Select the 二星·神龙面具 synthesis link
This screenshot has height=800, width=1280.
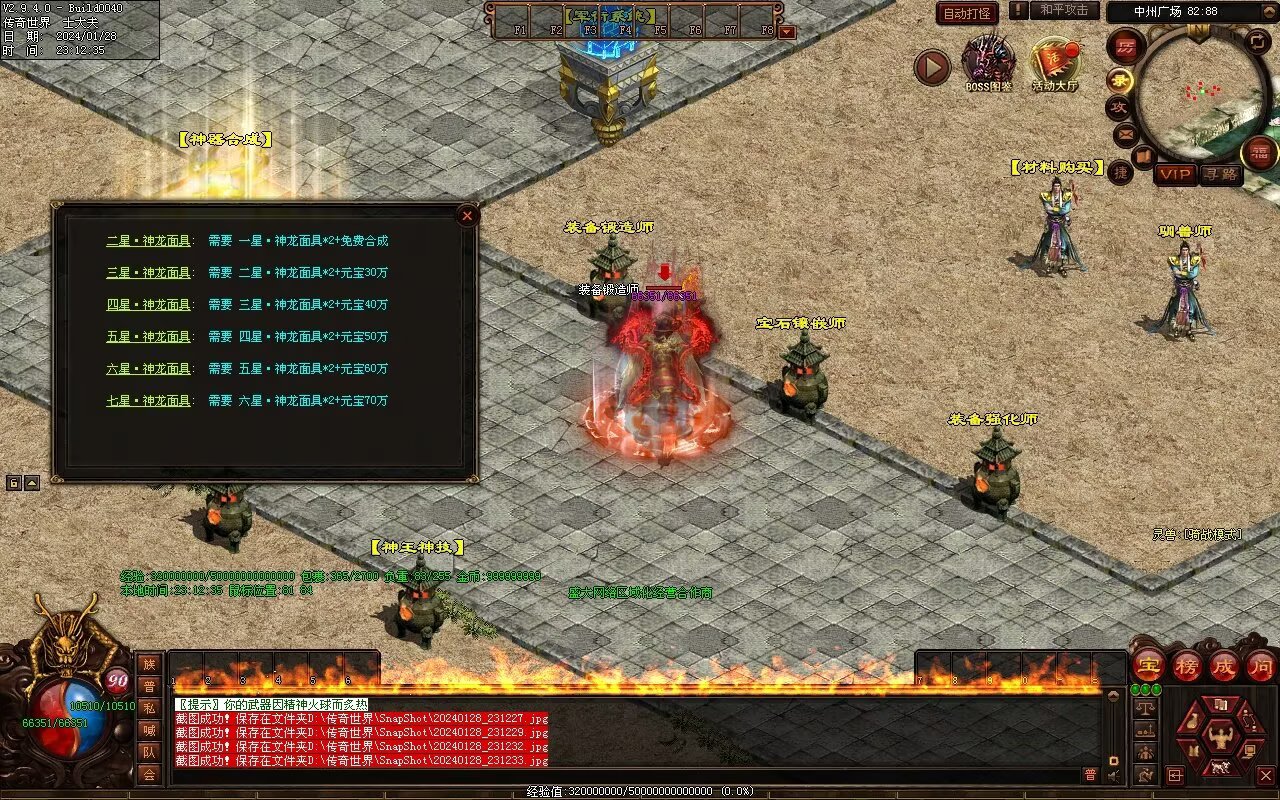(148, 241)
